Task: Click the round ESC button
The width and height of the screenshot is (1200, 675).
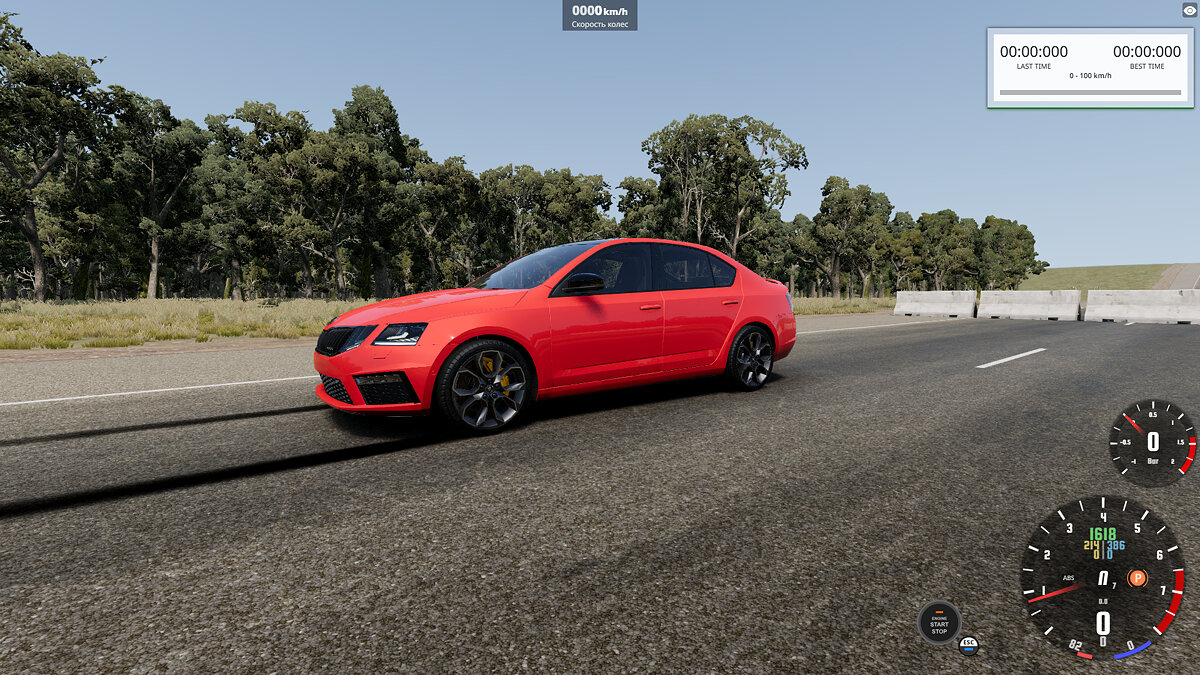Action: (x=968, y=645)
